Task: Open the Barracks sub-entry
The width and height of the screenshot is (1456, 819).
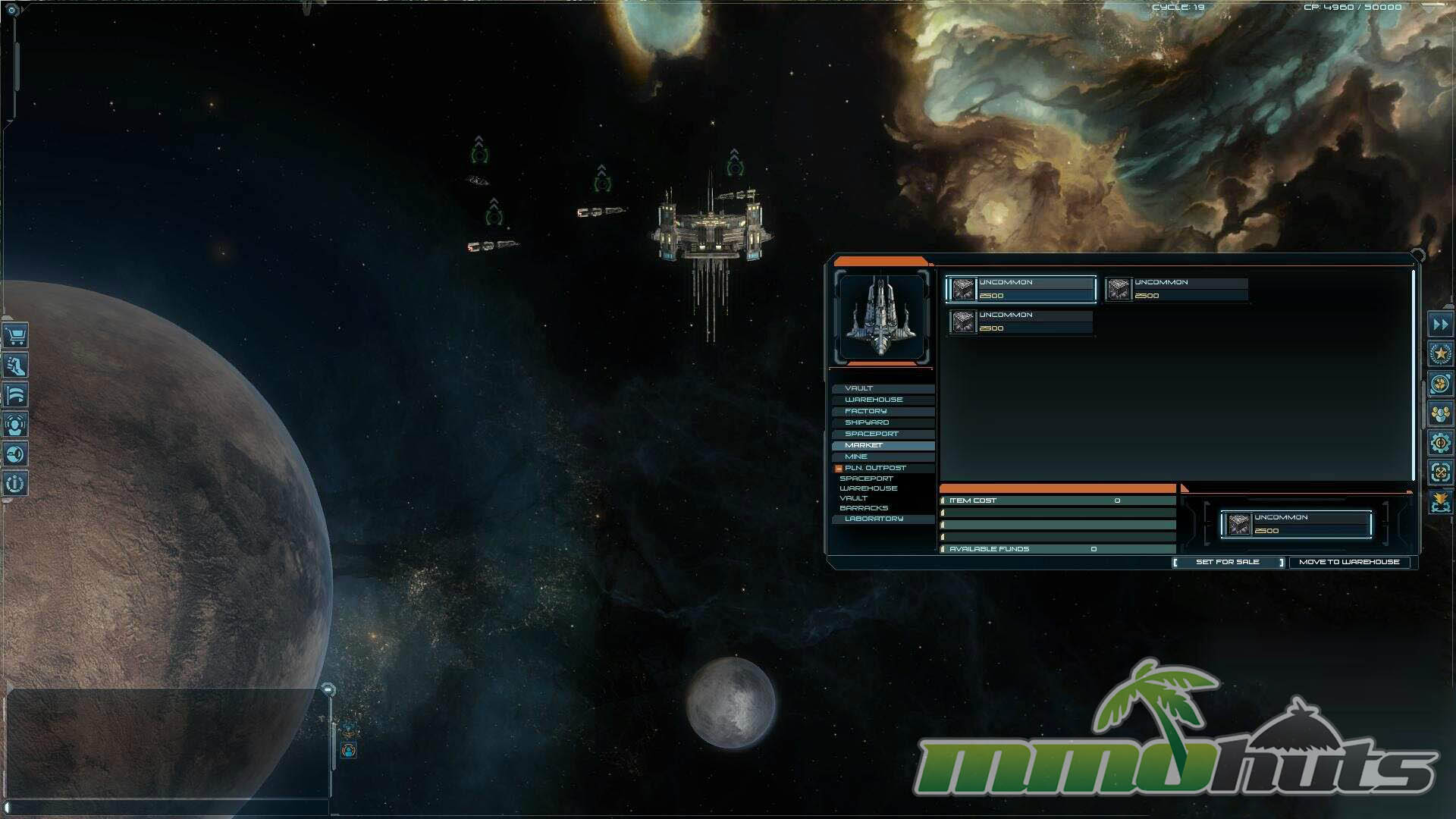Action: tap(864, 508)
